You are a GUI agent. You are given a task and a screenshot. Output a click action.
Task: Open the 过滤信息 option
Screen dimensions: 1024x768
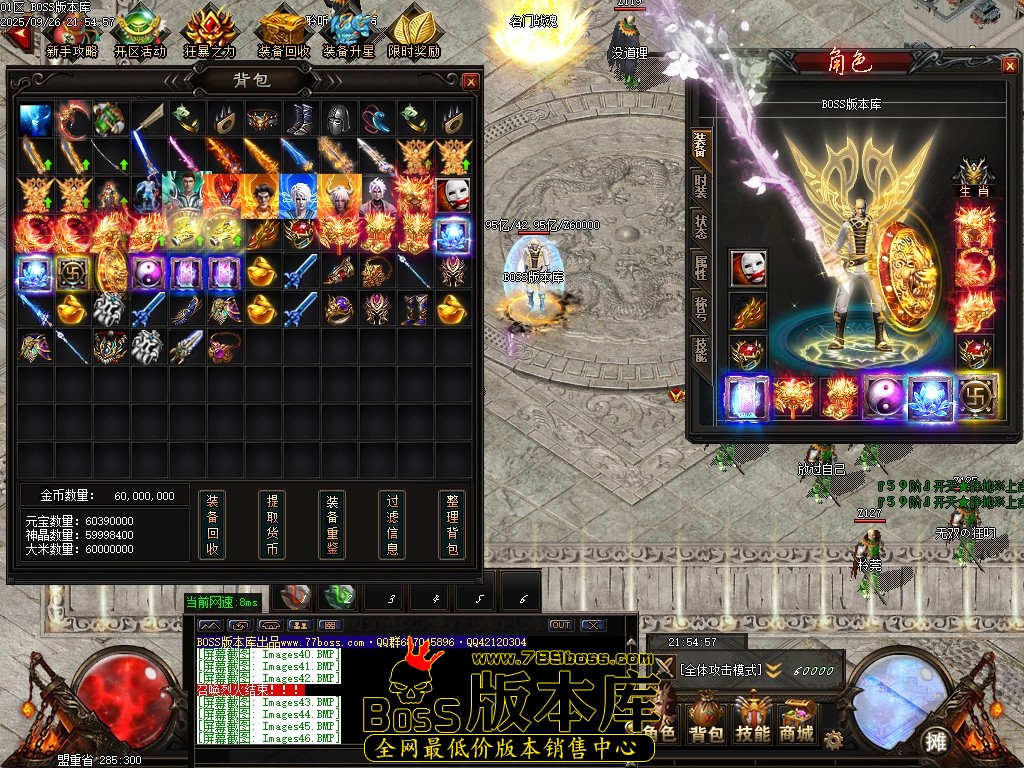pyautogui.click(x=392, y=524)
